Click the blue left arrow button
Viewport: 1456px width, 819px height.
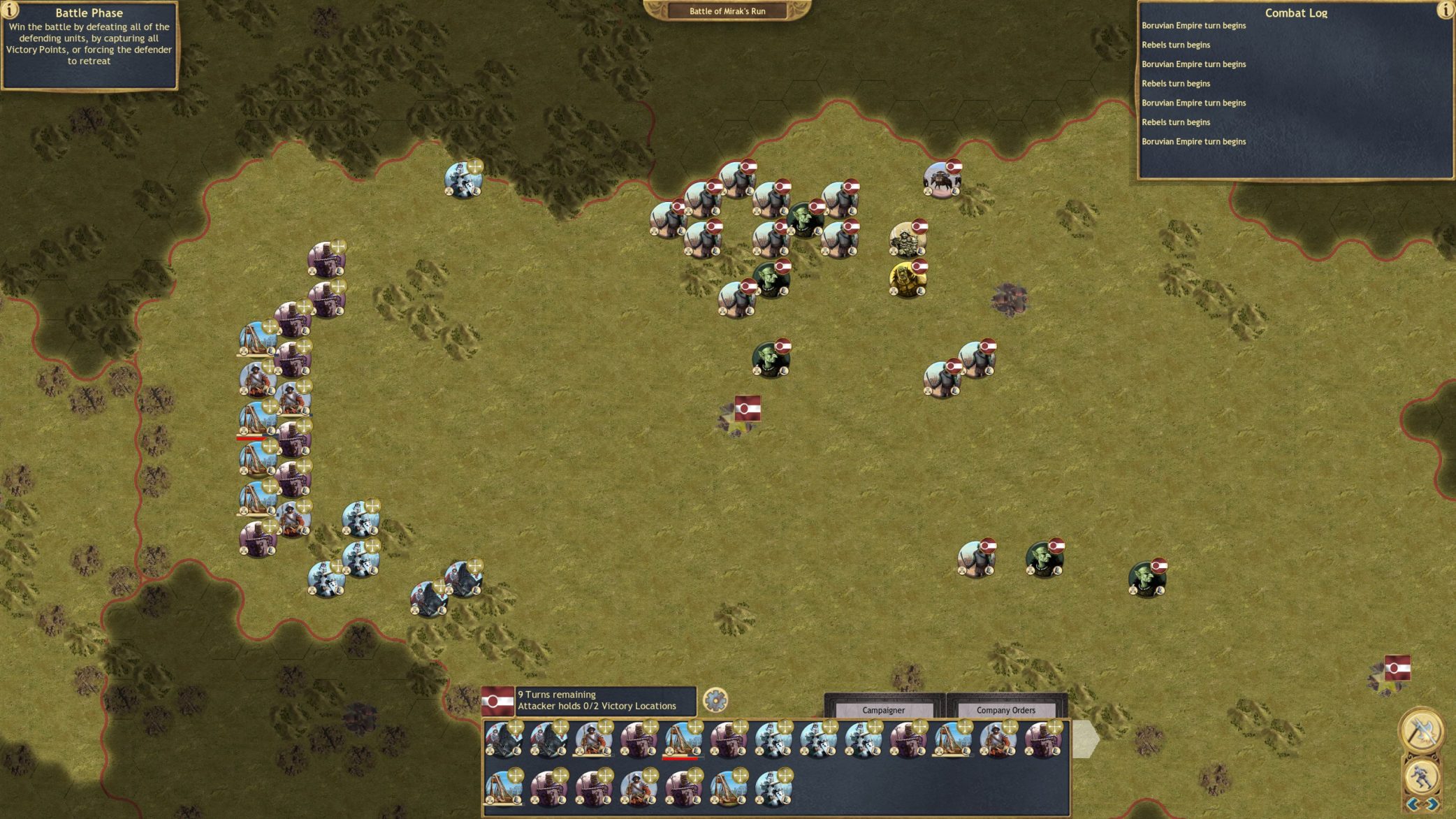point(1413,804)
